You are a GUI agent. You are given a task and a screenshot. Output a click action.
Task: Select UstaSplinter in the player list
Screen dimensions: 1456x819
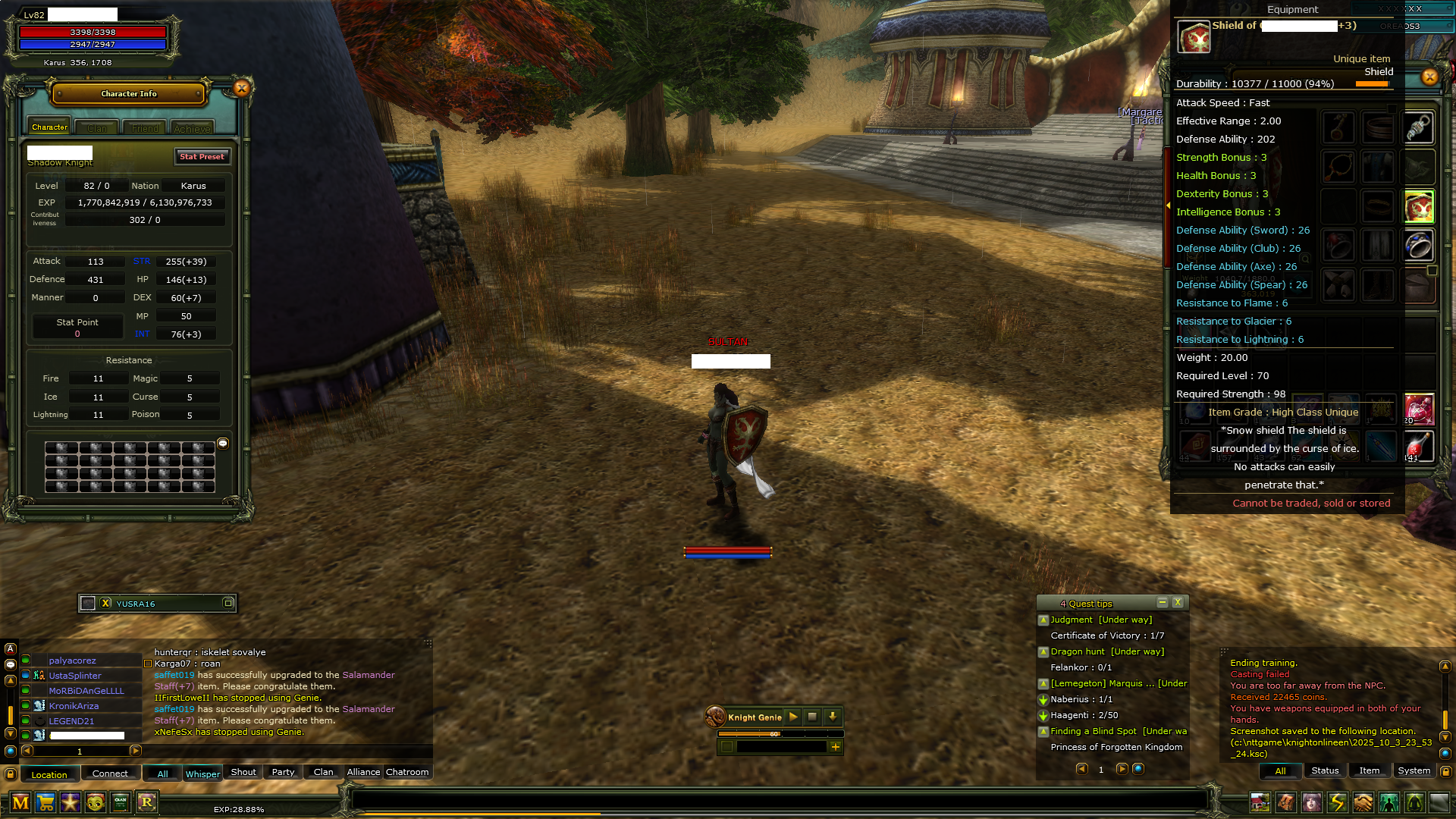(75, 676)
